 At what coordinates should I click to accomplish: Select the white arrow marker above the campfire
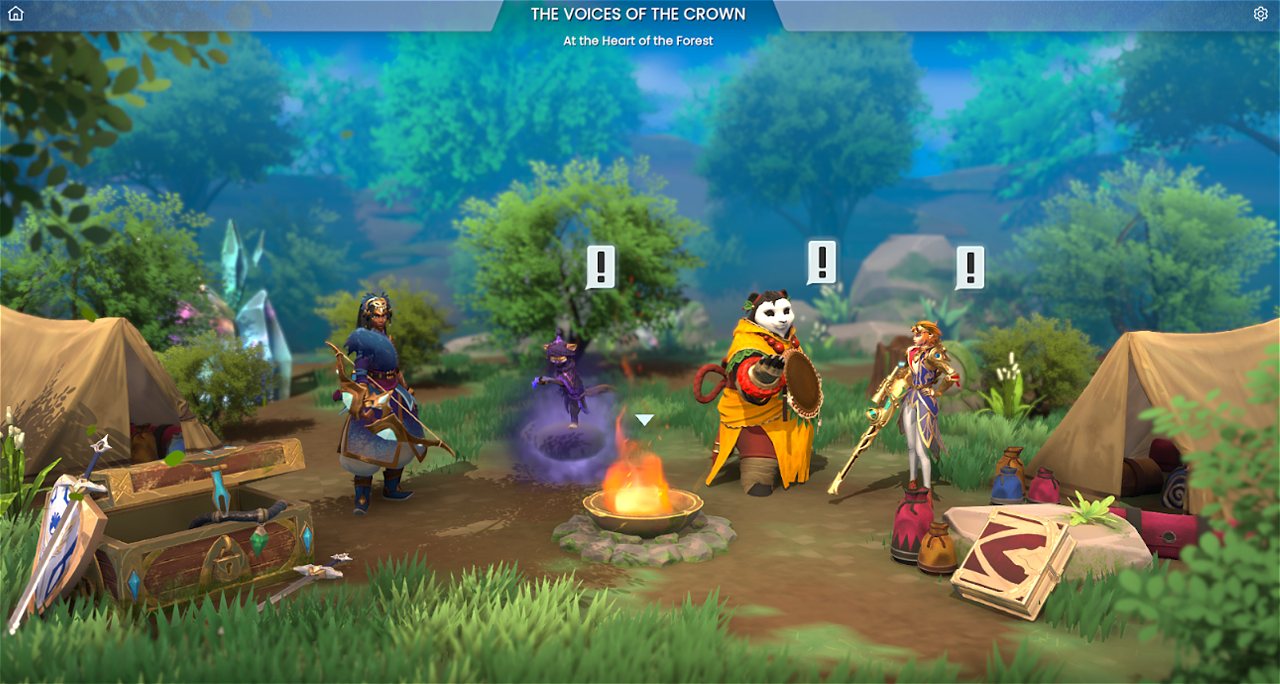(x=645, y=420)
